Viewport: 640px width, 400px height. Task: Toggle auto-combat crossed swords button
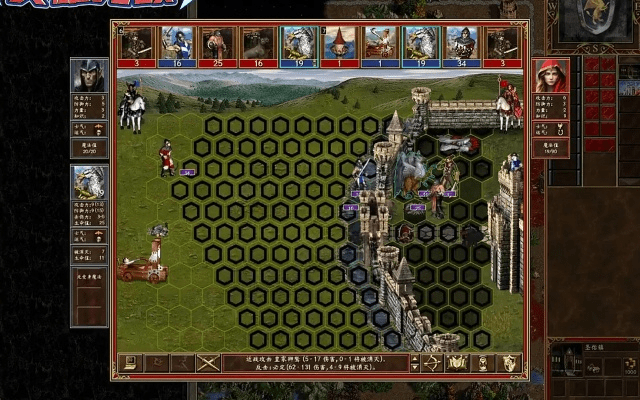(207, 363)
